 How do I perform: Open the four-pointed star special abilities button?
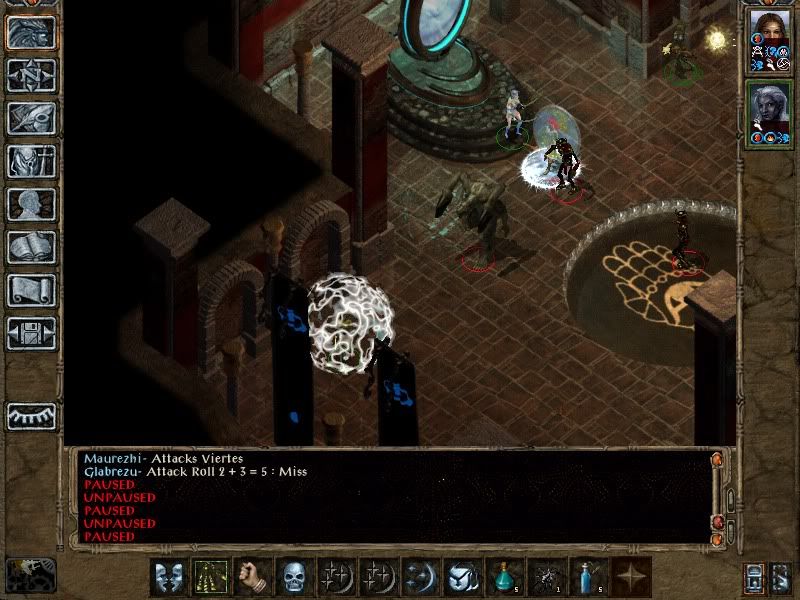tap(631, 577)
